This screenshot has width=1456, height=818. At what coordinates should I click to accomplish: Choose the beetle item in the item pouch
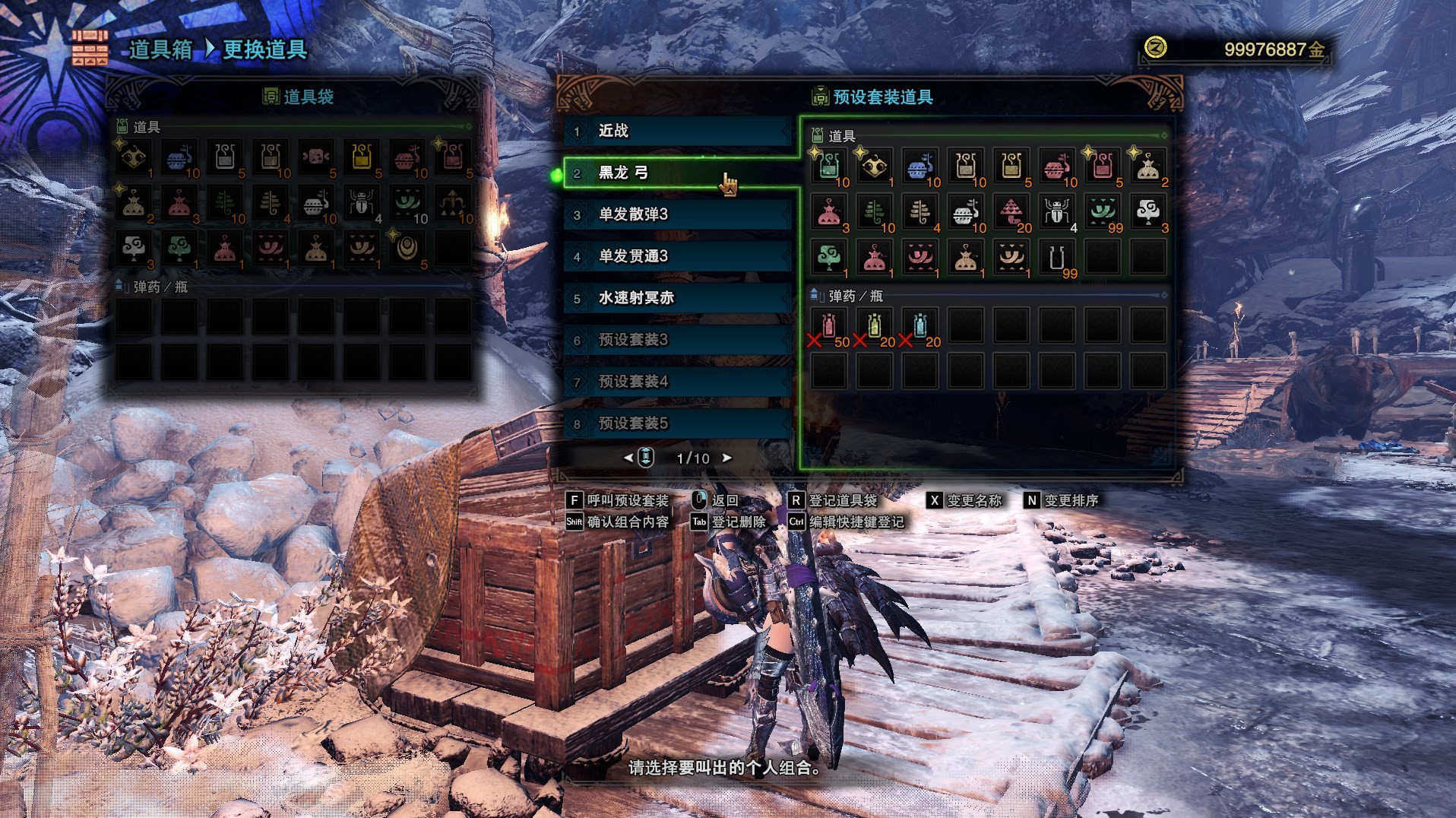362,203
